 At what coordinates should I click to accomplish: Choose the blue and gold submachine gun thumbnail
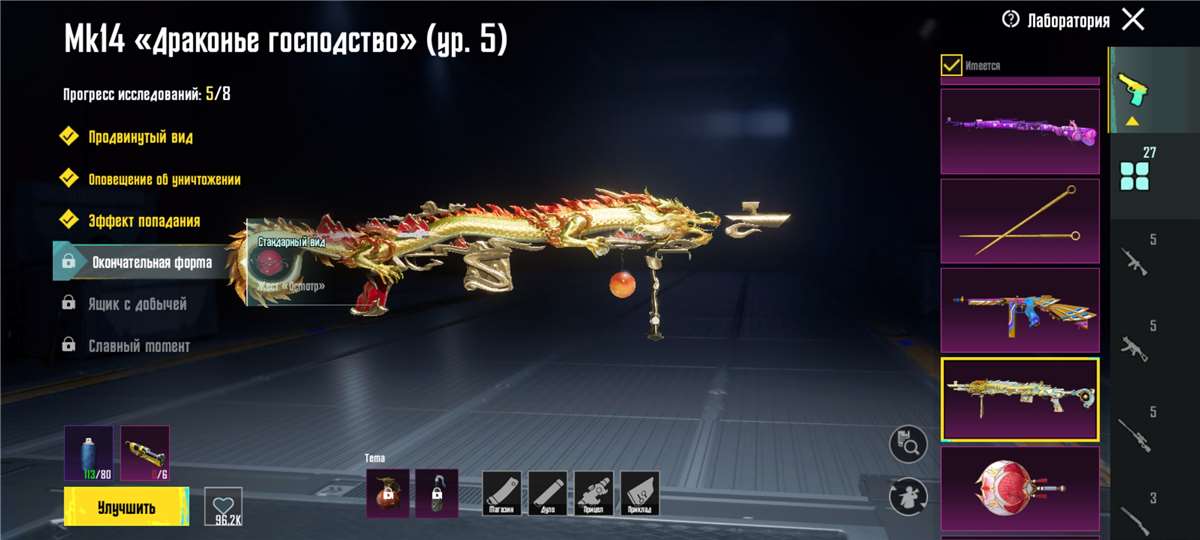1020,310
